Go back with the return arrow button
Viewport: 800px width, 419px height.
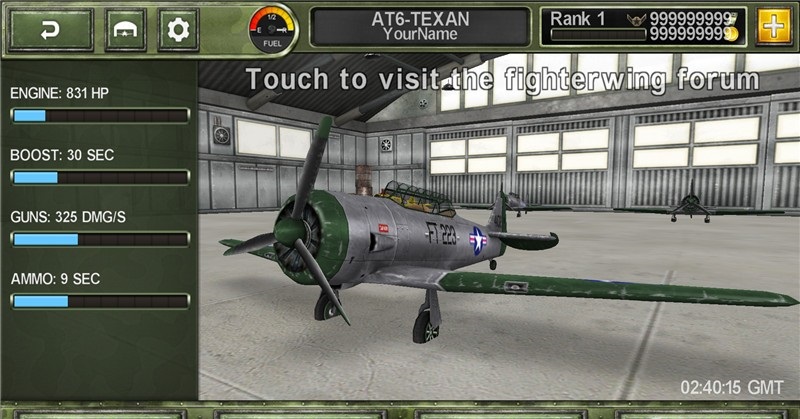coord(50,29)
